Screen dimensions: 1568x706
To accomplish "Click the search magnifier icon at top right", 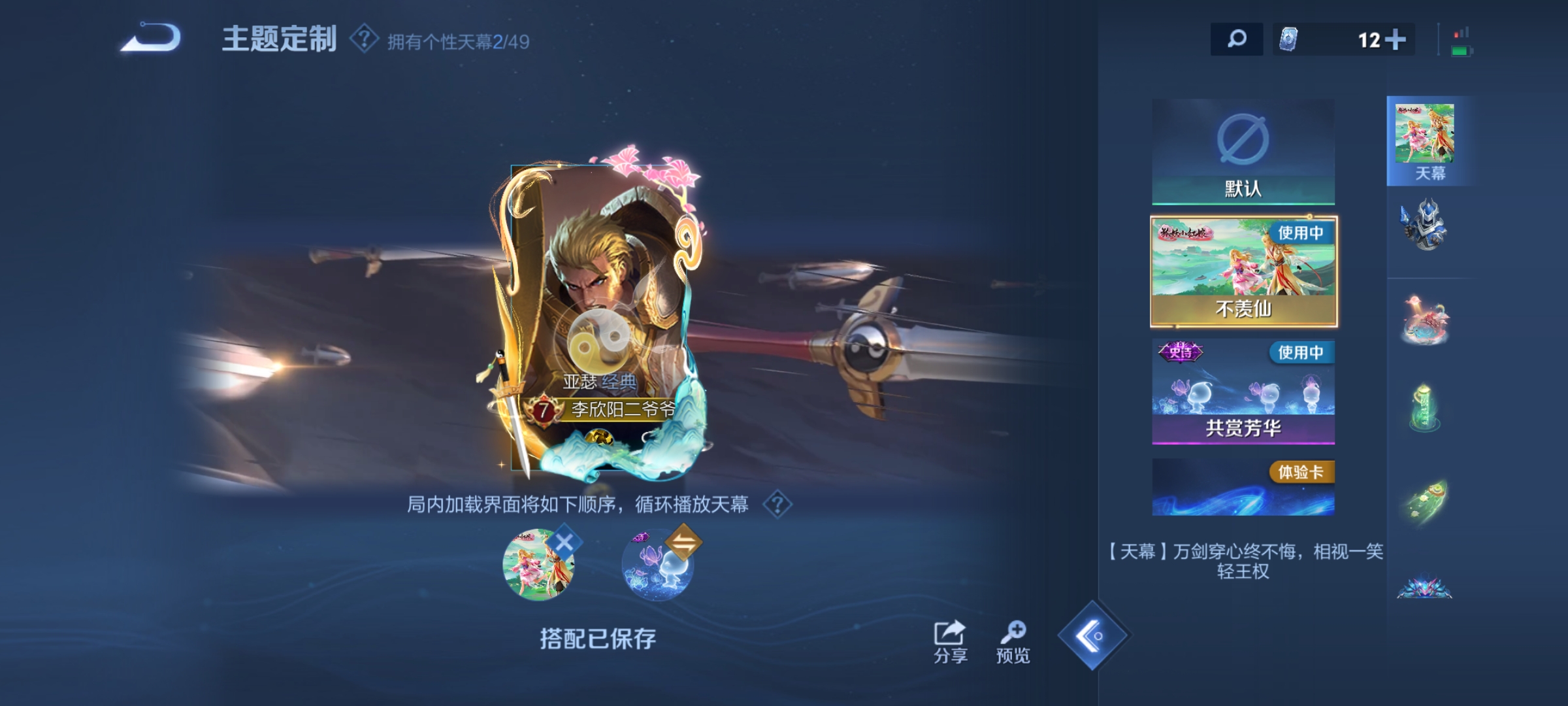I will coord(1236,41).
